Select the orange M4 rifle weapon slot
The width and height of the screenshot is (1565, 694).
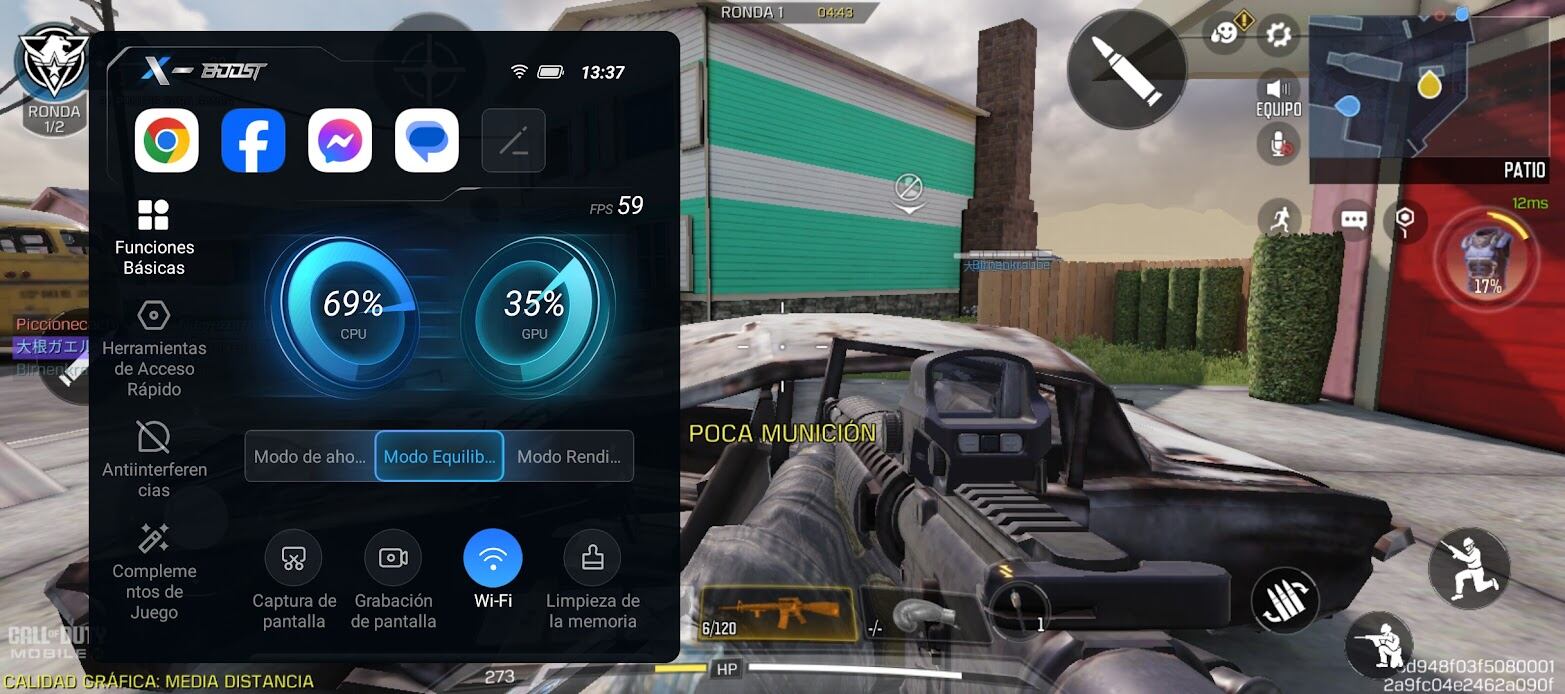click(776, 613)
